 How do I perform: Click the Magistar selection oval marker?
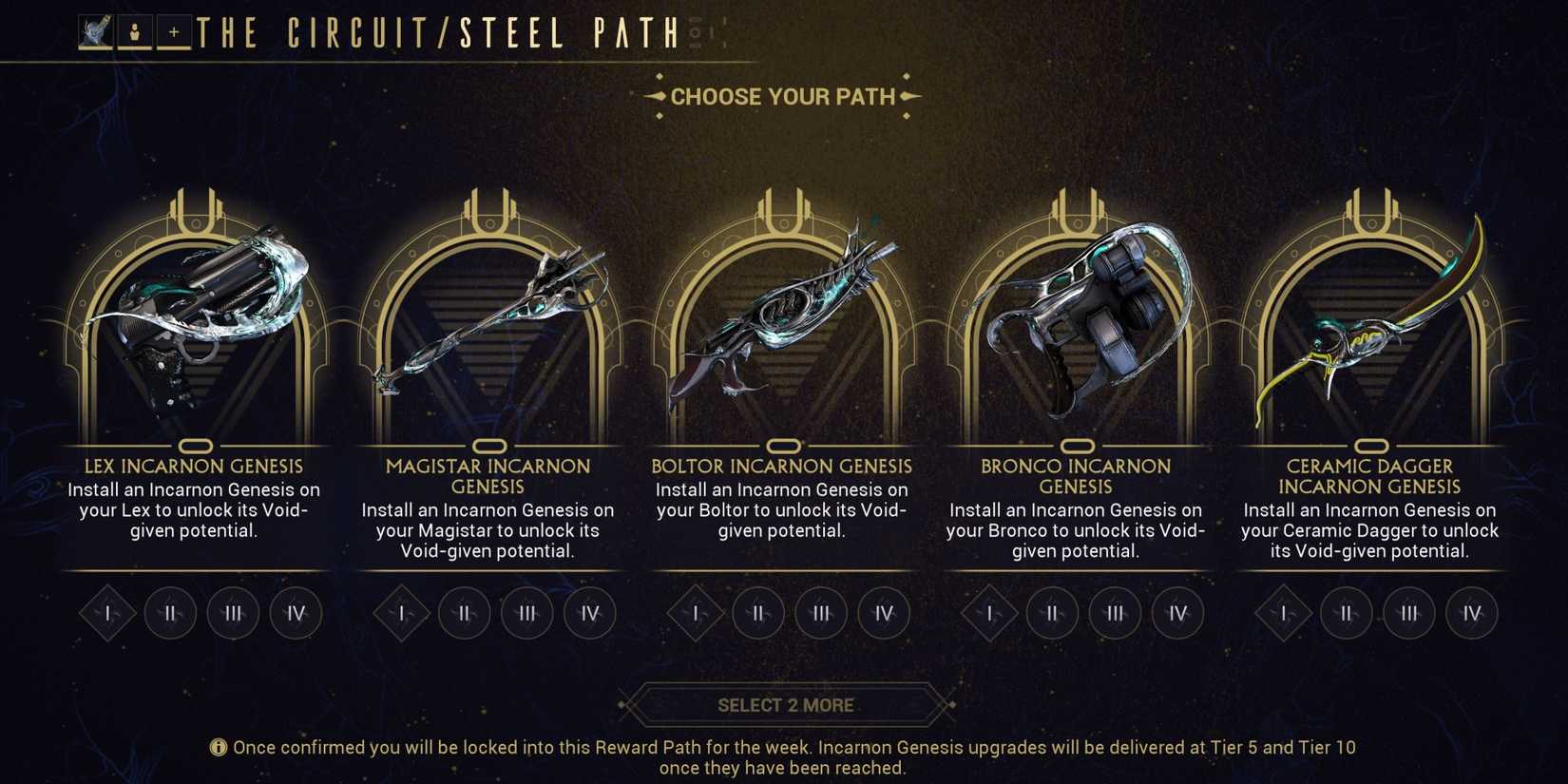[490, 445]
